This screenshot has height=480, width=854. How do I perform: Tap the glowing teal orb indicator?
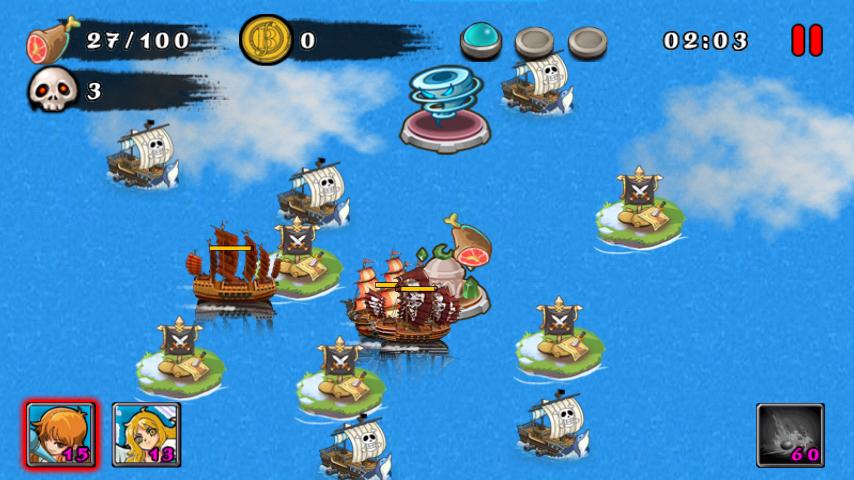(481, 41)
